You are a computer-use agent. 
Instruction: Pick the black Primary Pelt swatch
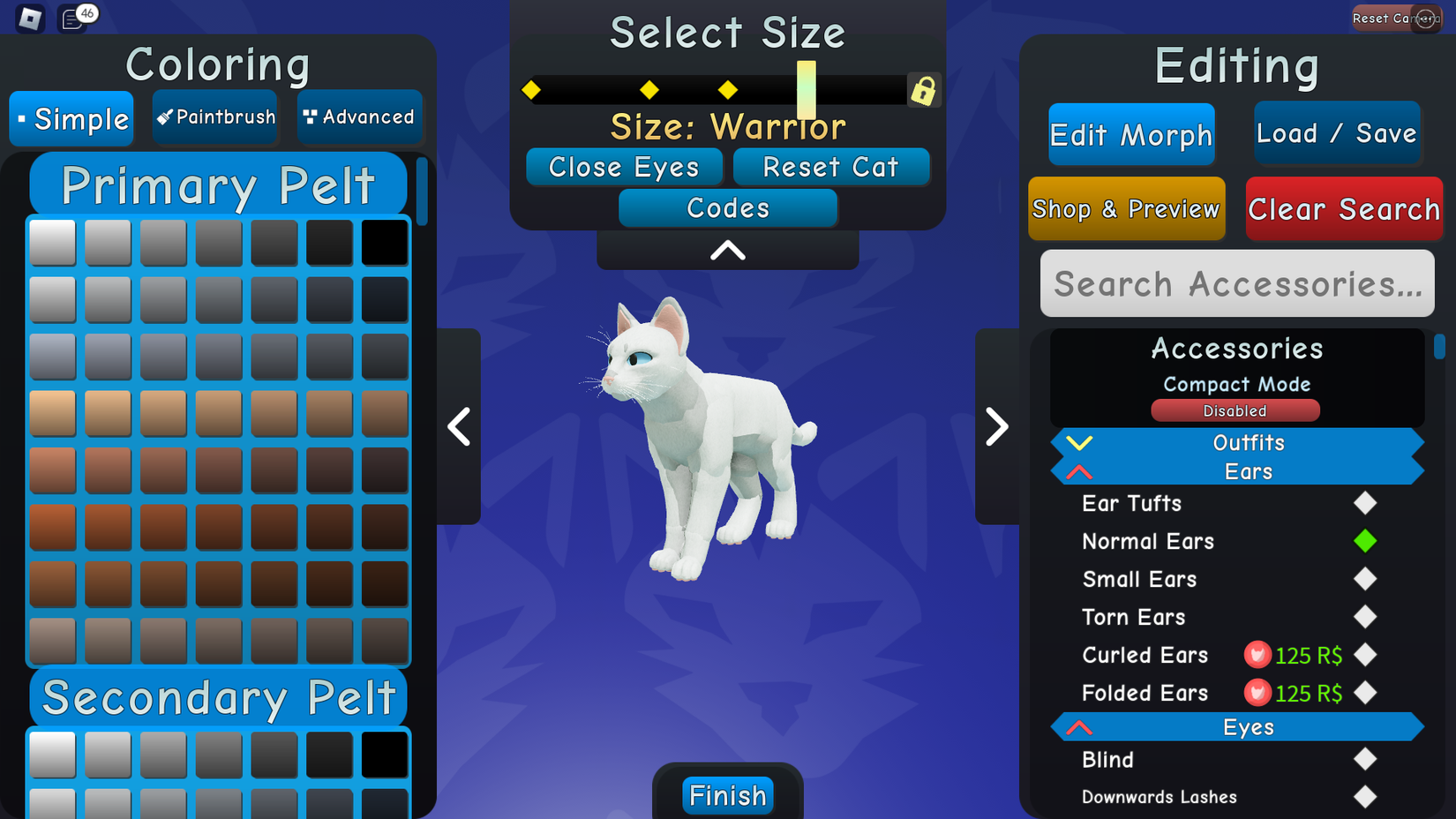[x=385, y=241]
